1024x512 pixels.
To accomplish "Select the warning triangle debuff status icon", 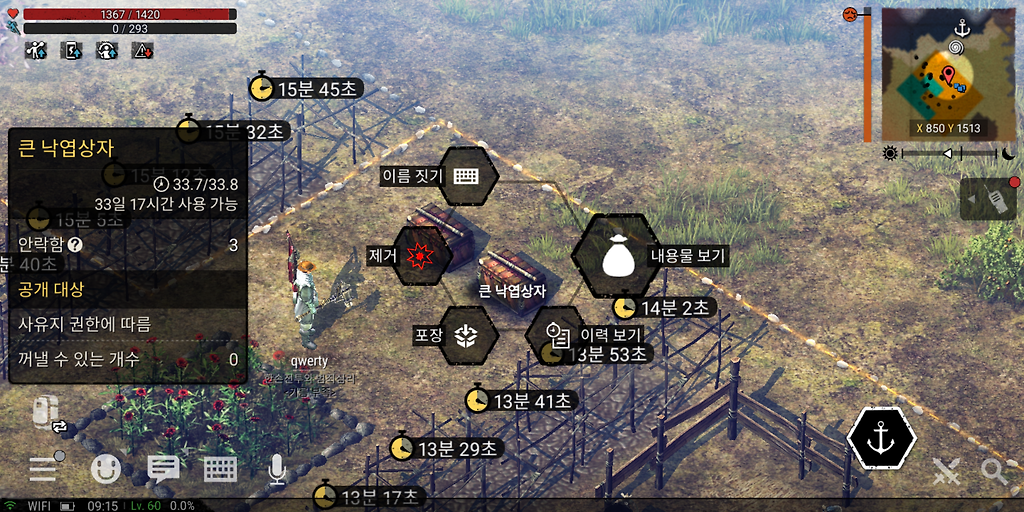I will click(x=142, y=50).
